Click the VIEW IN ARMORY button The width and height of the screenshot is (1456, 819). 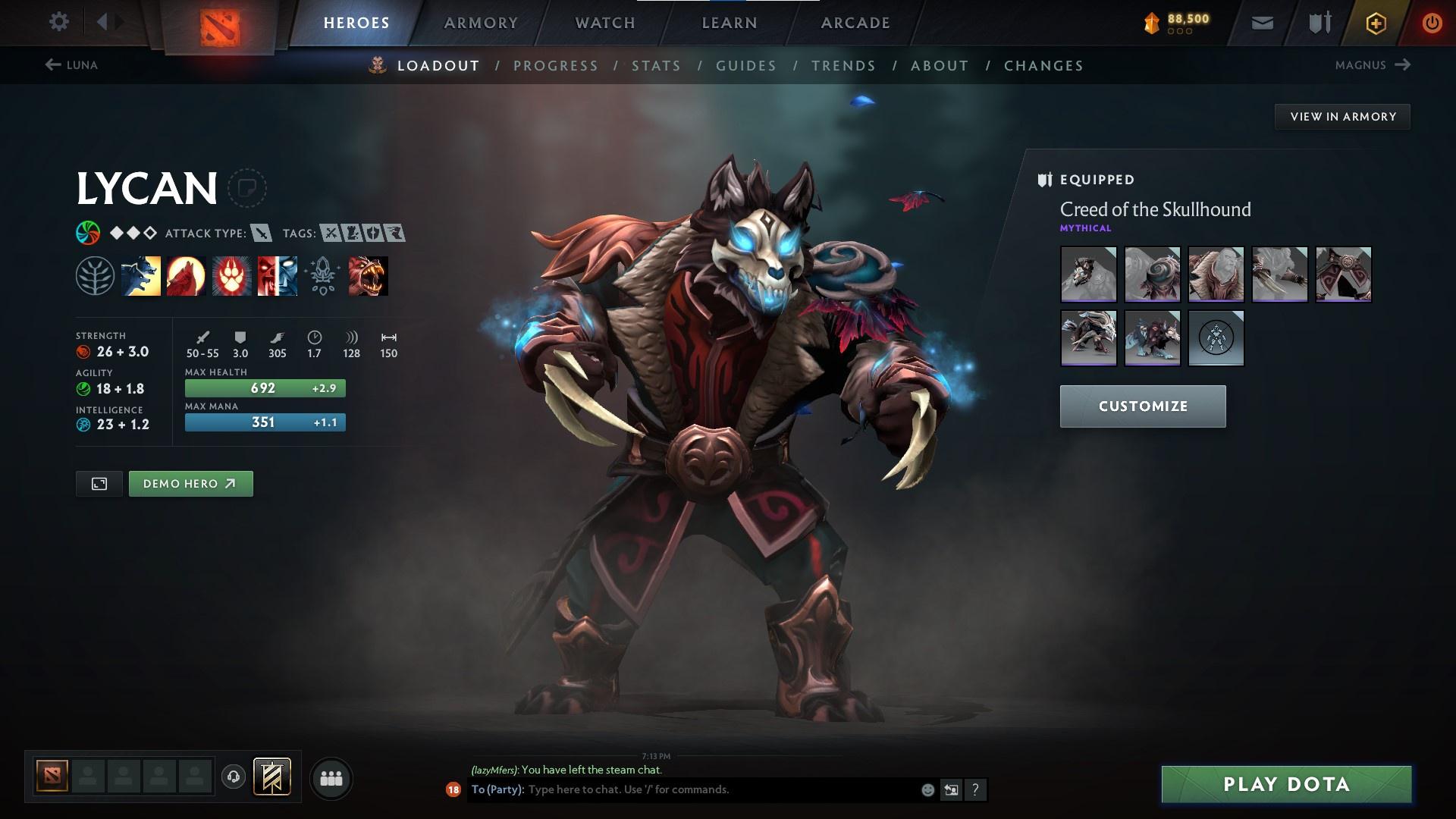click(1342, 116)
